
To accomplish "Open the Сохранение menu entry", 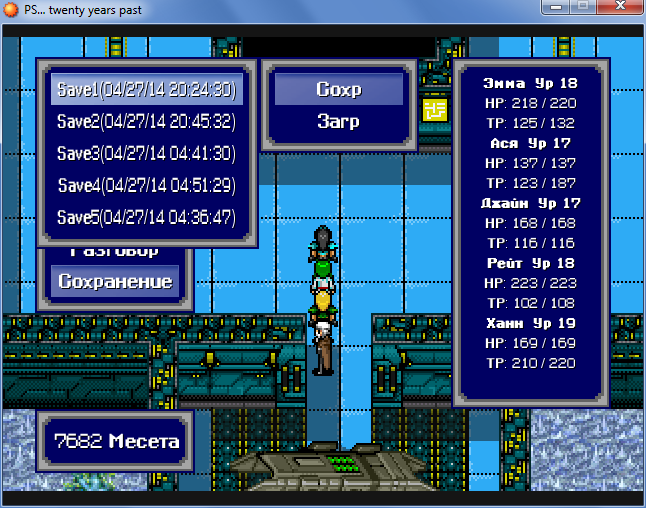I will coord(115,281).
